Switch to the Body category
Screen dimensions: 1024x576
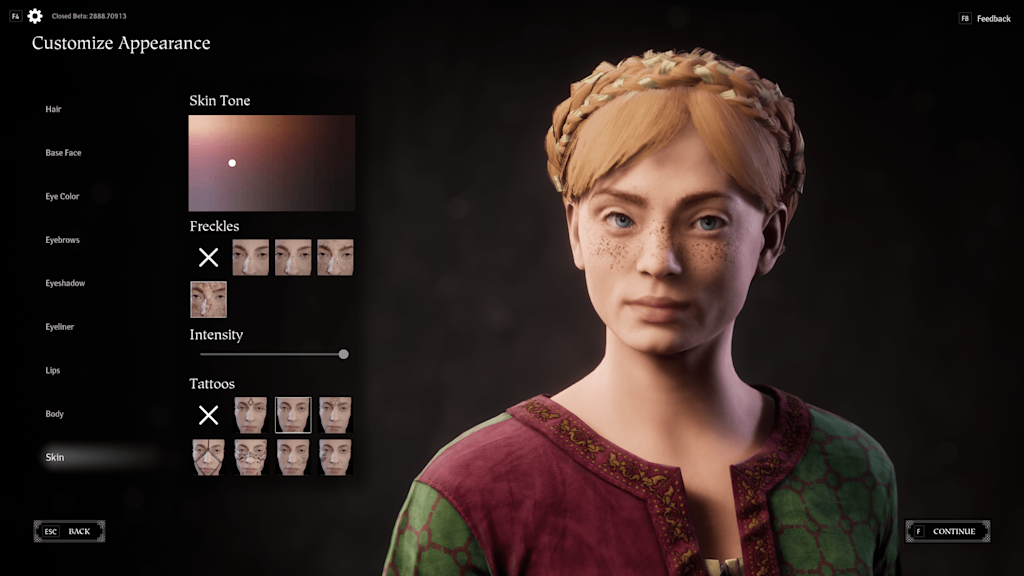54,414
